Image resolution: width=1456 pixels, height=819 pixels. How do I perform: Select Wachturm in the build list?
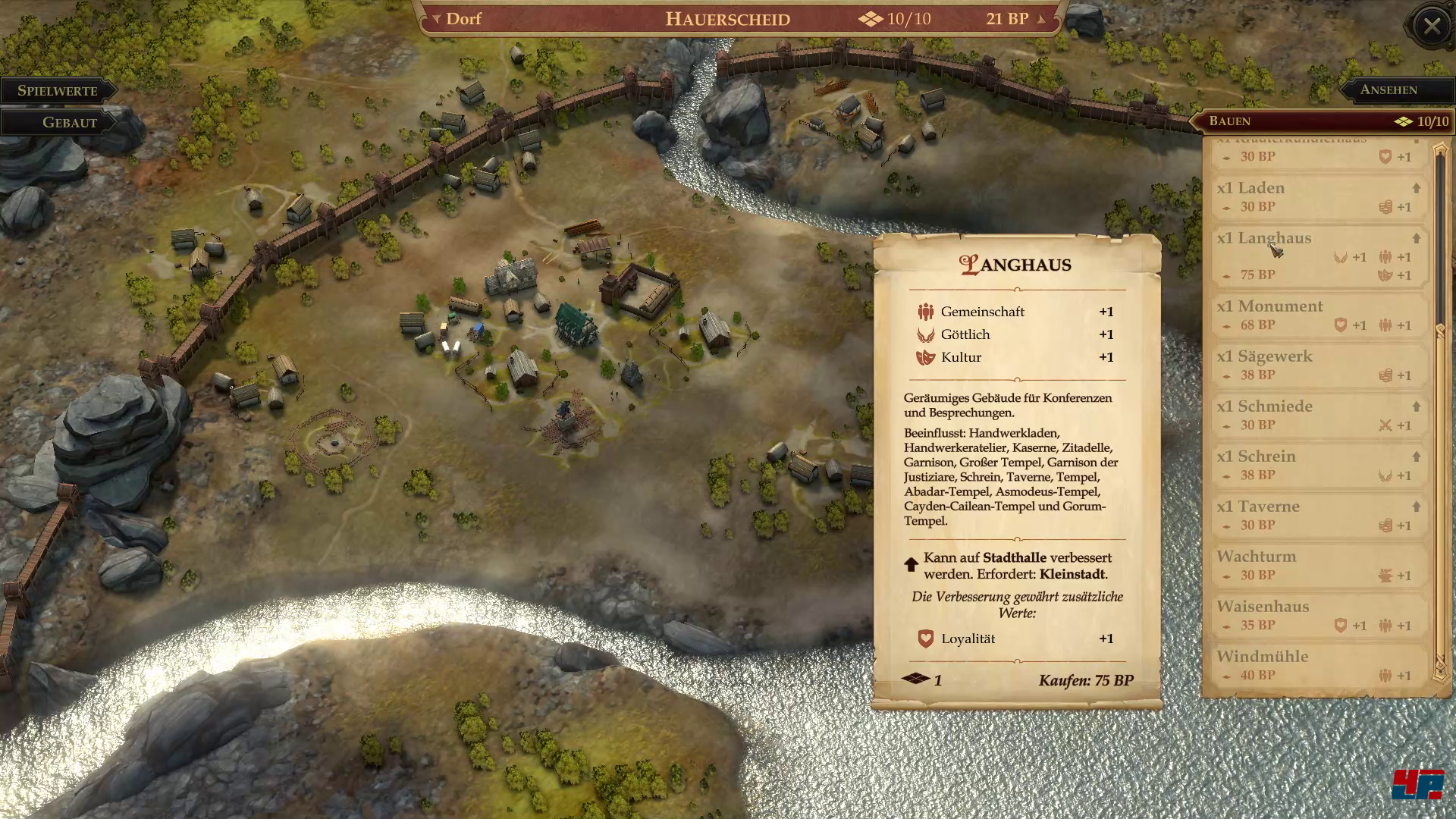[x=1318, y=565]
